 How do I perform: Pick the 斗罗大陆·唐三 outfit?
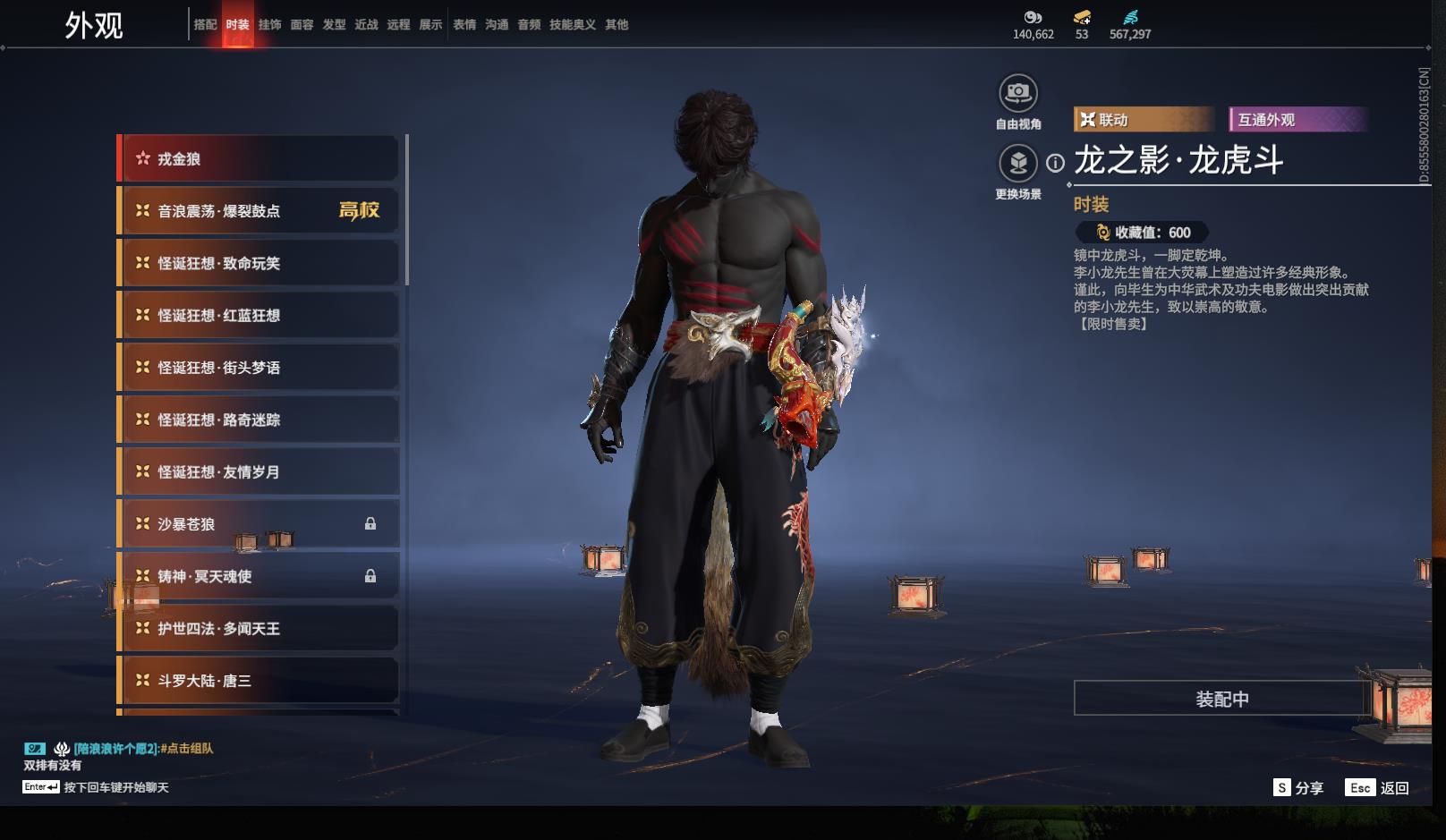(x=259, y=681)
